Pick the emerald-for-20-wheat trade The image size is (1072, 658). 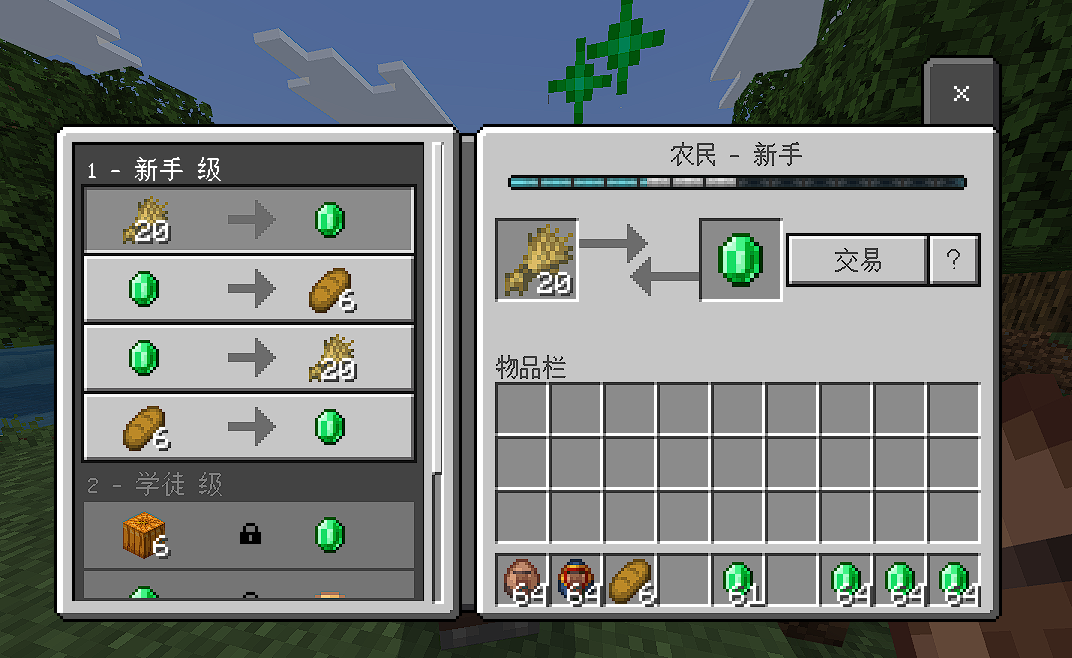[248, 357]
